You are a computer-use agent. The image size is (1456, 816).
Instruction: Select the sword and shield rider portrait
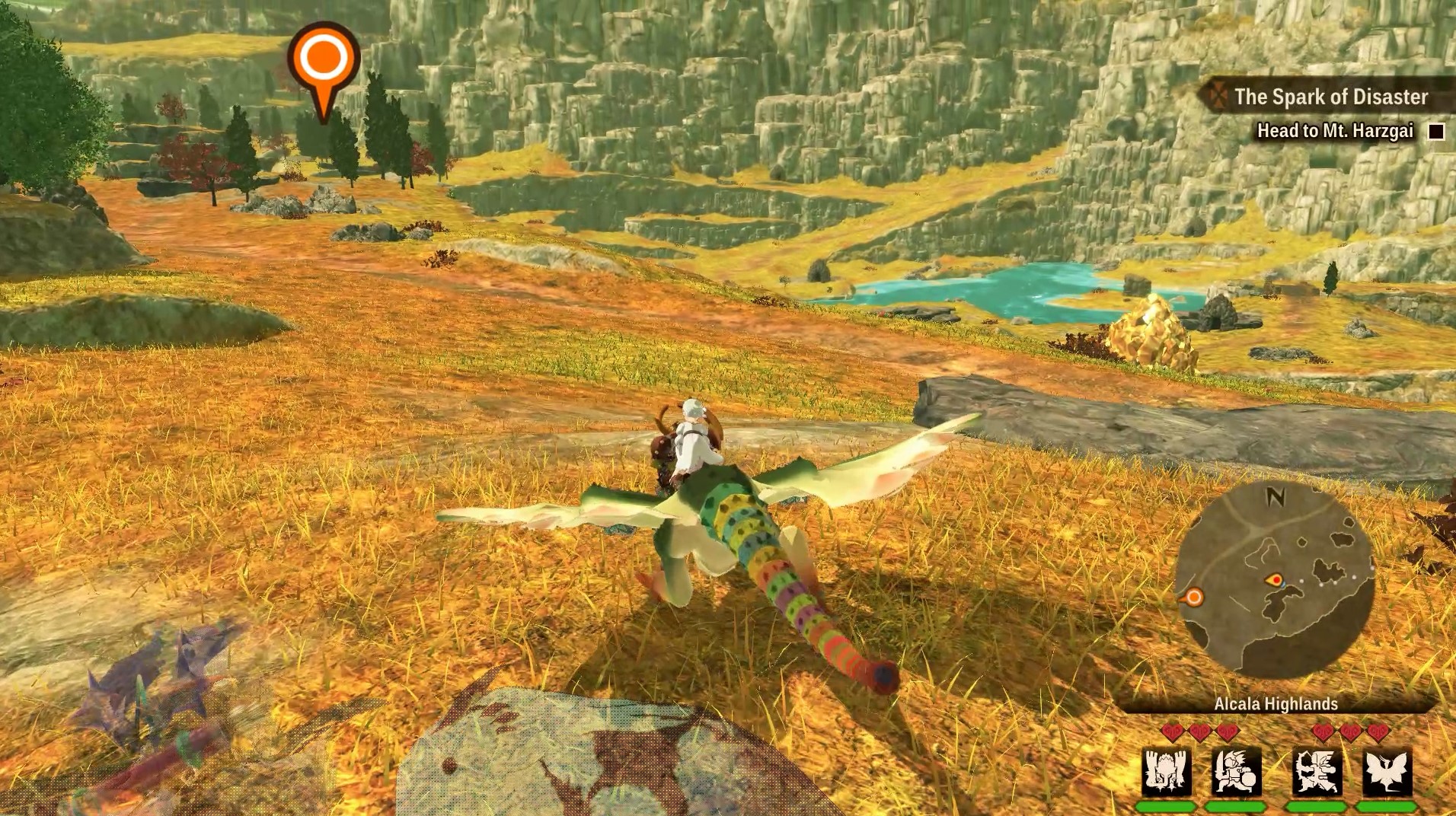(x=1236, y=772)
